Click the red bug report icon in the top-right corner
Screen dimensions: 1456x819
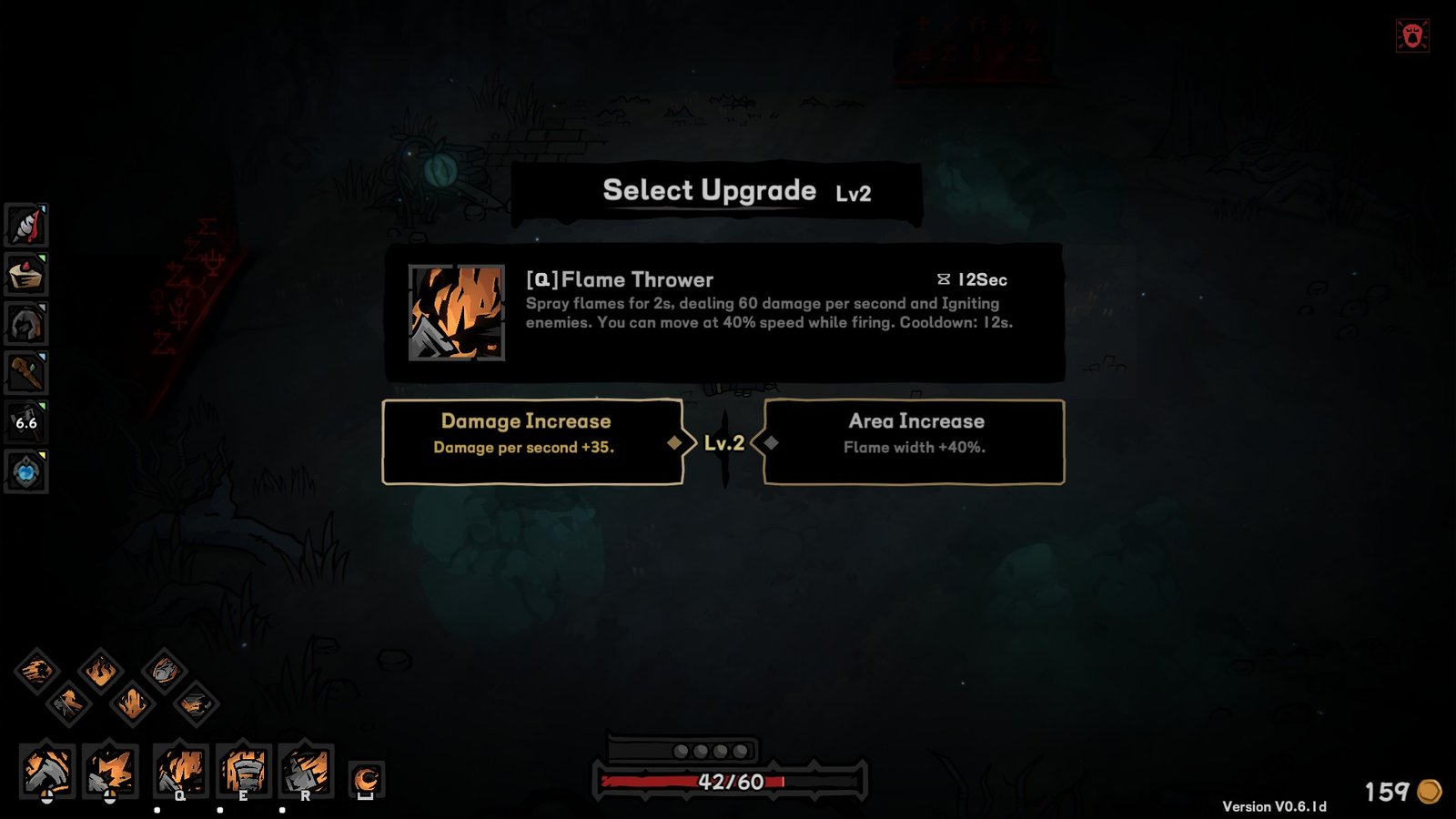[x=1411, y=35]
